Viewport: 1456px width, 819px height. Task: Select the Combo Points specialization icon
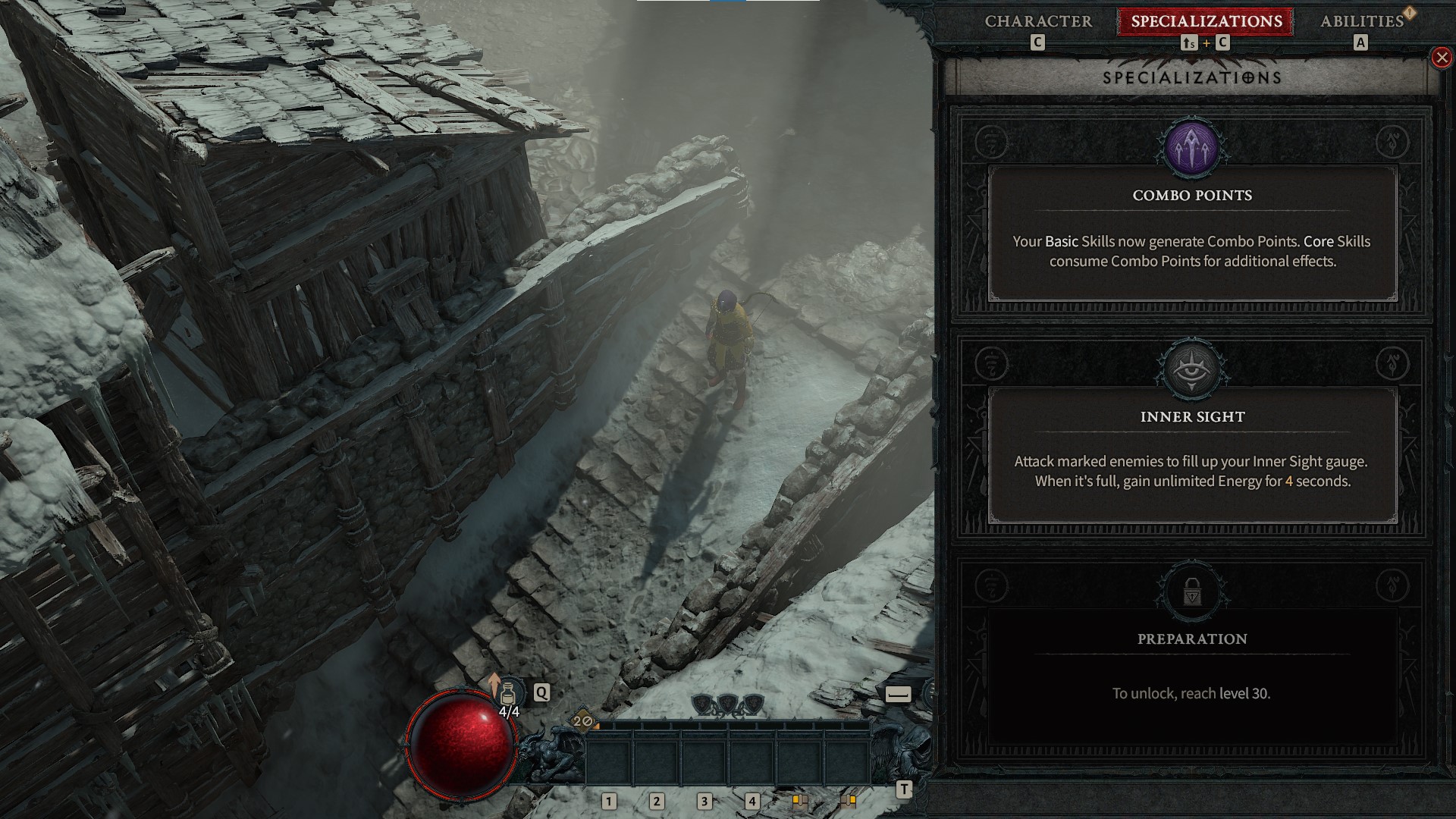(1191, 149)
